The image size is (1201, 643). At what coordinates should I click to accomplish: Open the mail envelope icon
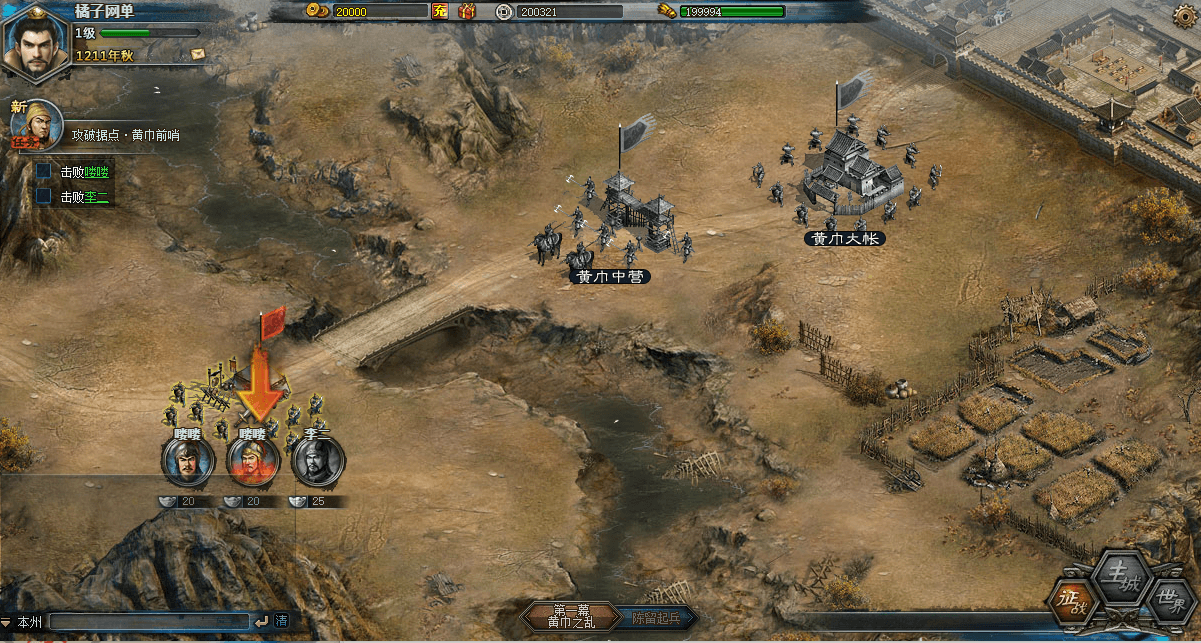[197, 53]
